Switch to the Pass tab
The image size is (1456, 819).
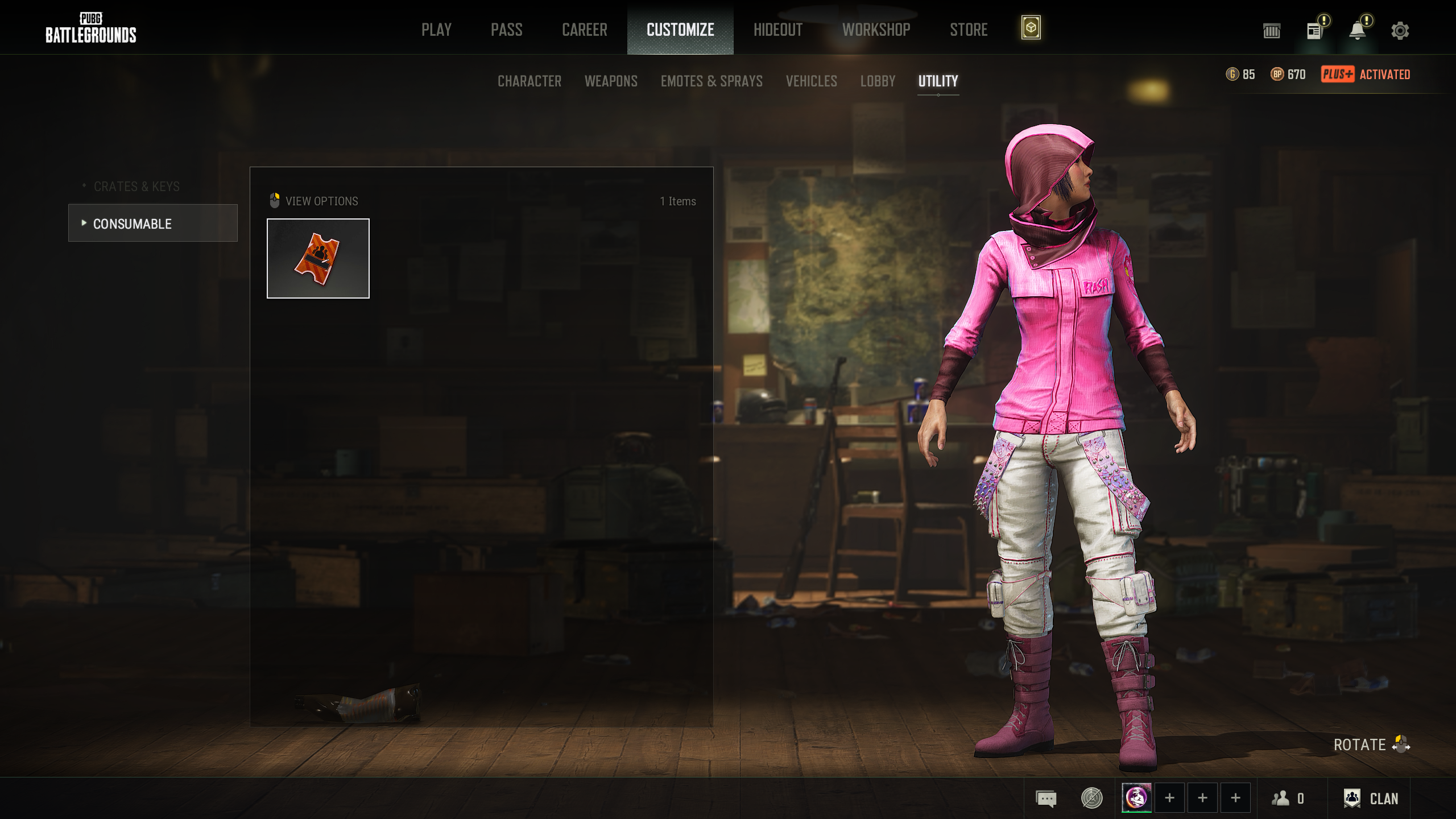(506, 30)
